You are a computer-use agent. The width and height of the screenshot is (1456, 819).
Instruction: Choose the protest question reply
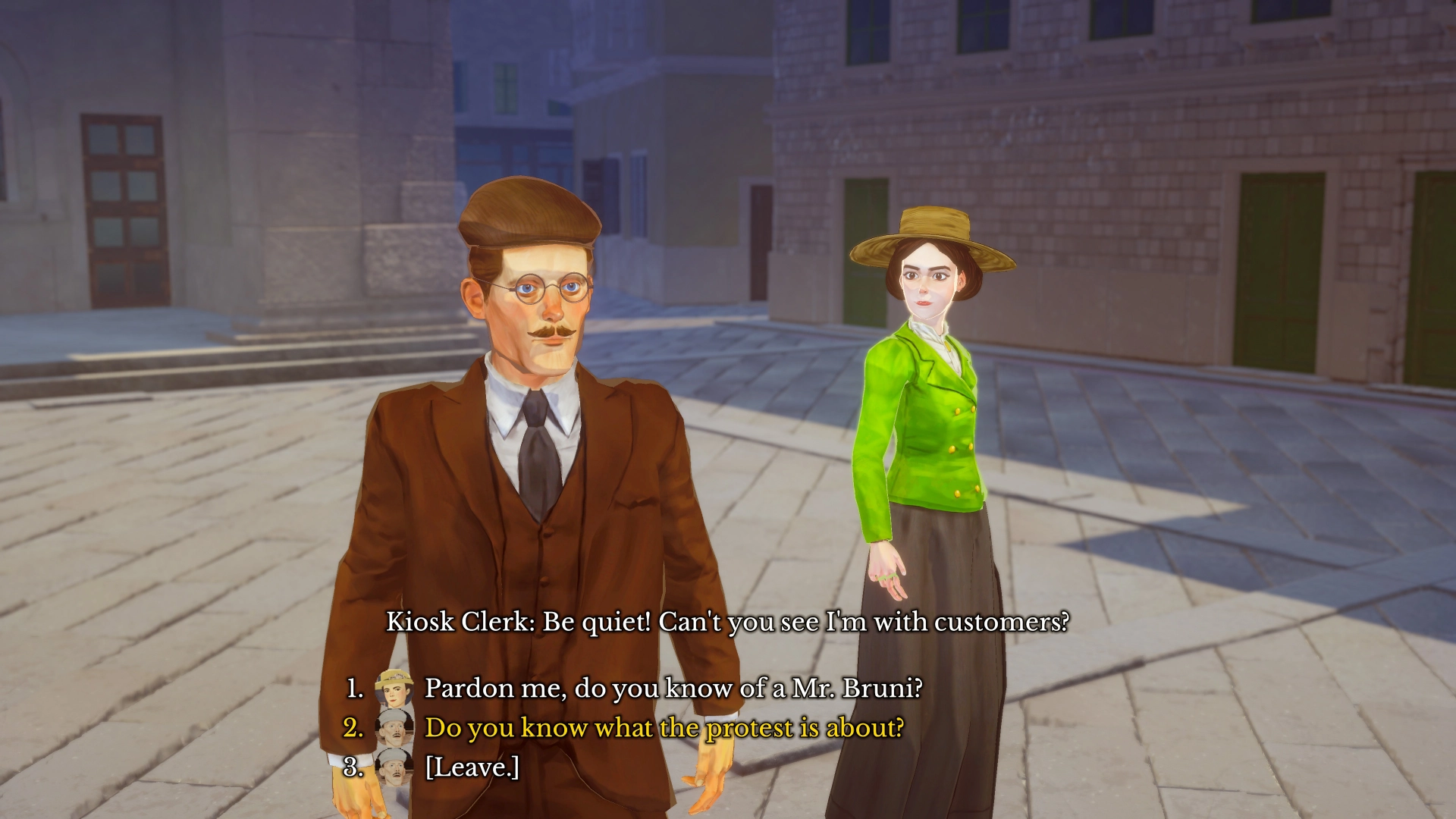click(664, 727)
